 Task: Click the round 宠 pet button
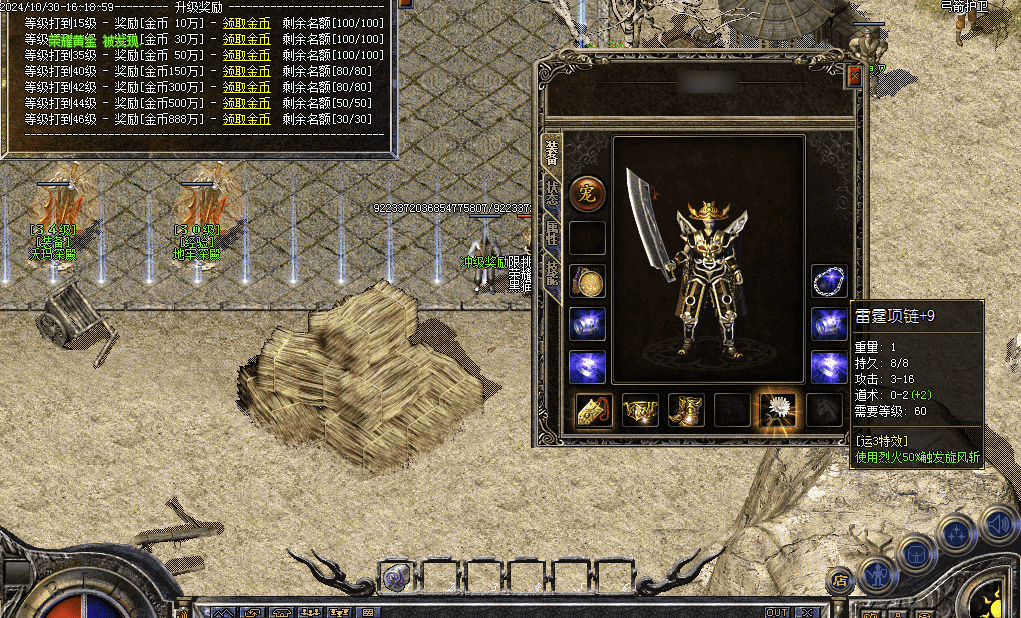(x=587, y=194)
